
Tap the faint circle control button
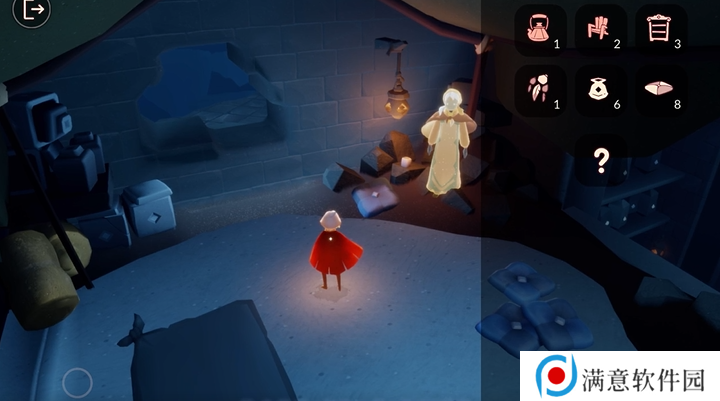coord(77,382)
